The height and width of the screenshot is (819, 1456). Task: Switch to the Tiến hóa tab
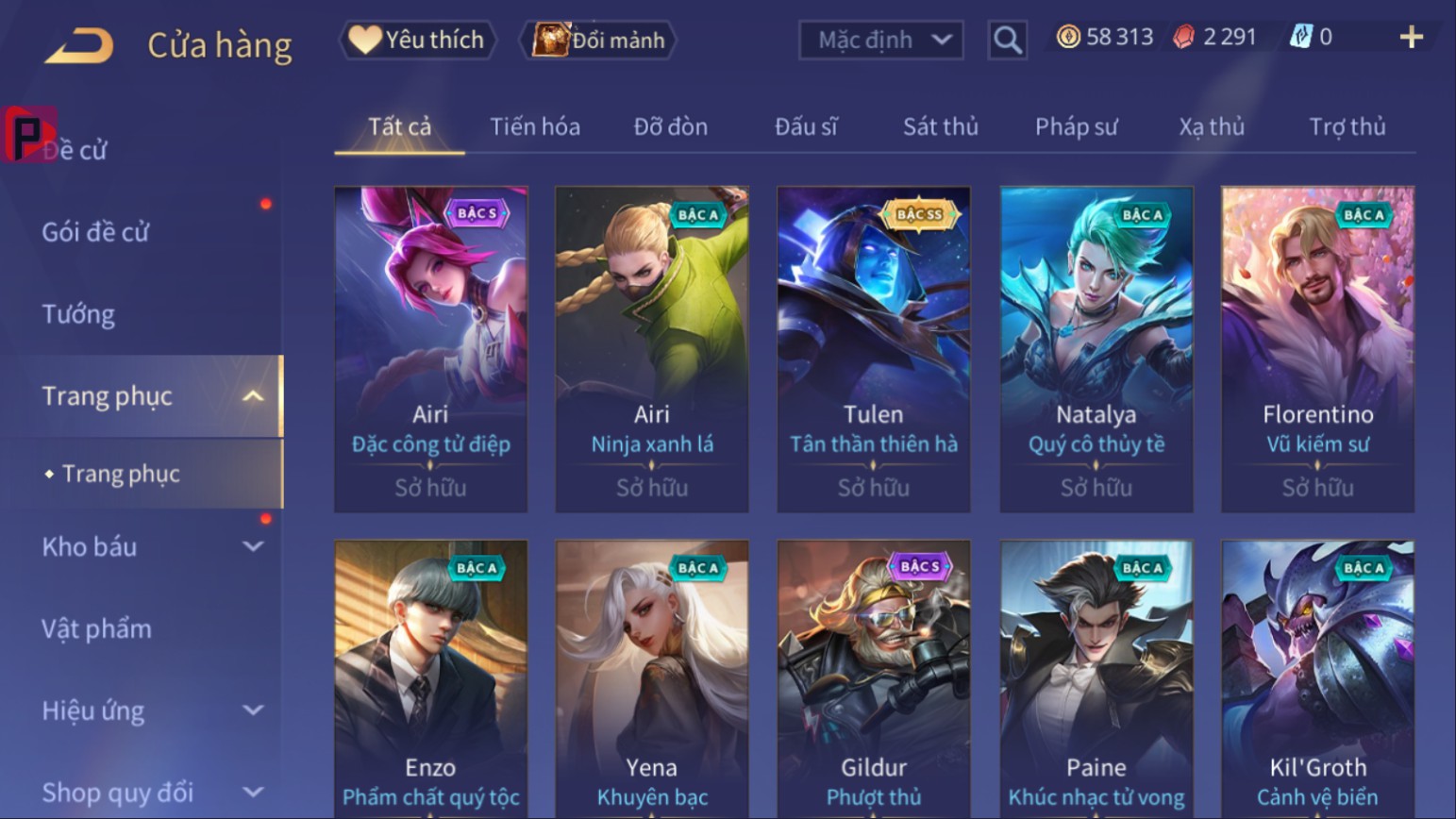click(534, 126)
